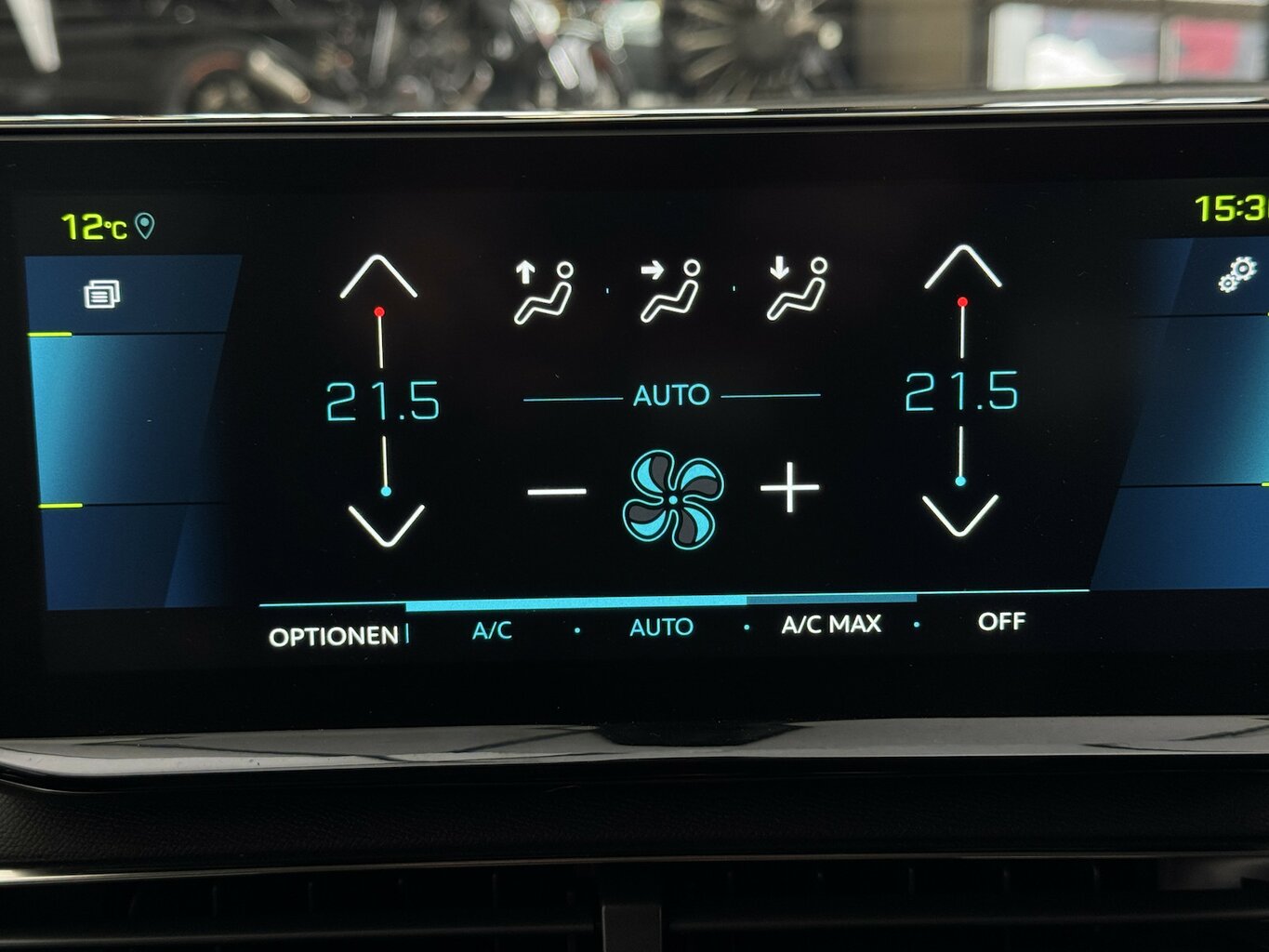Increase fan speed with plus button

(x=789, y=488)
